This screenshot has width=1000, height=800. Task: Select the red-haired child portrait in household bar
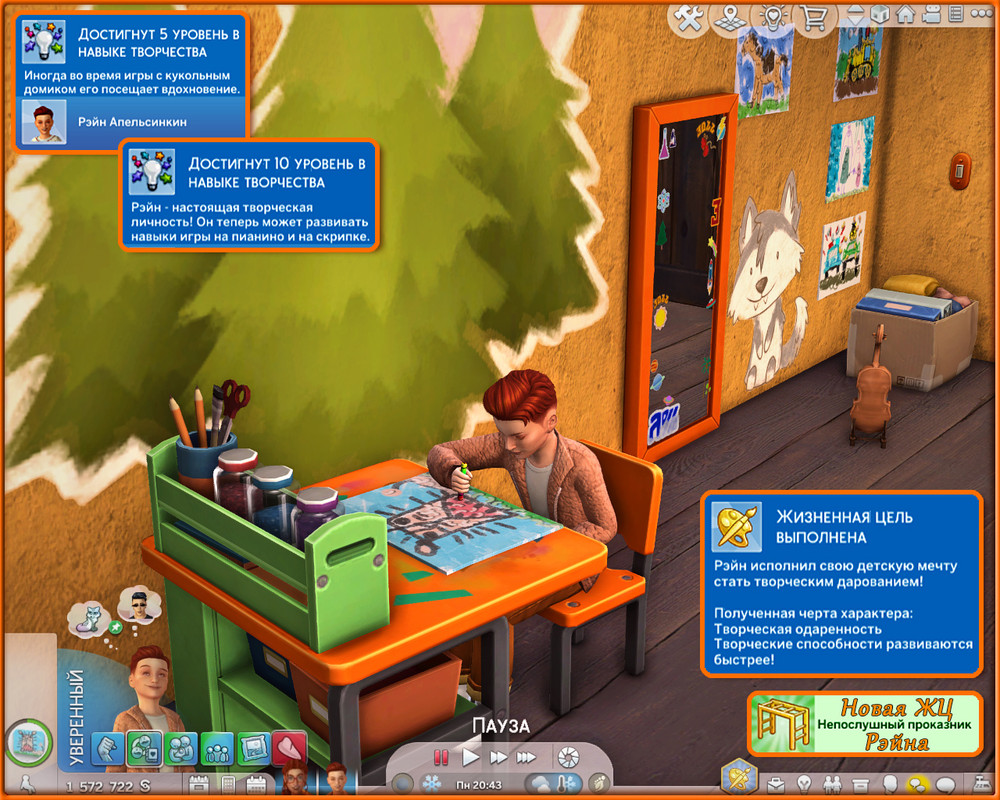click(x=296, y=778)
